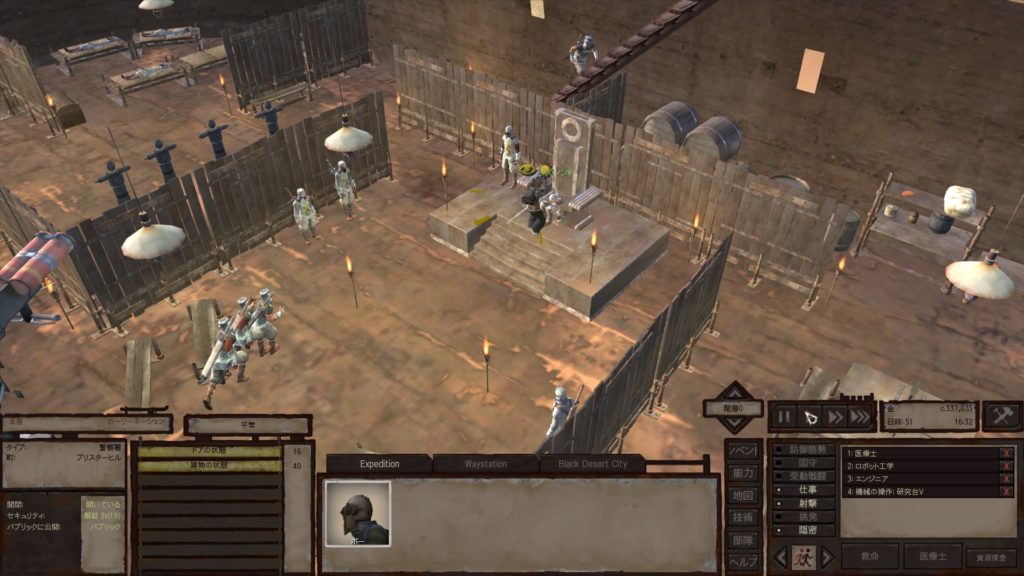Click the 医療士 (medic) button
The height and width of the screenshot is (576, 1024).
932,557
